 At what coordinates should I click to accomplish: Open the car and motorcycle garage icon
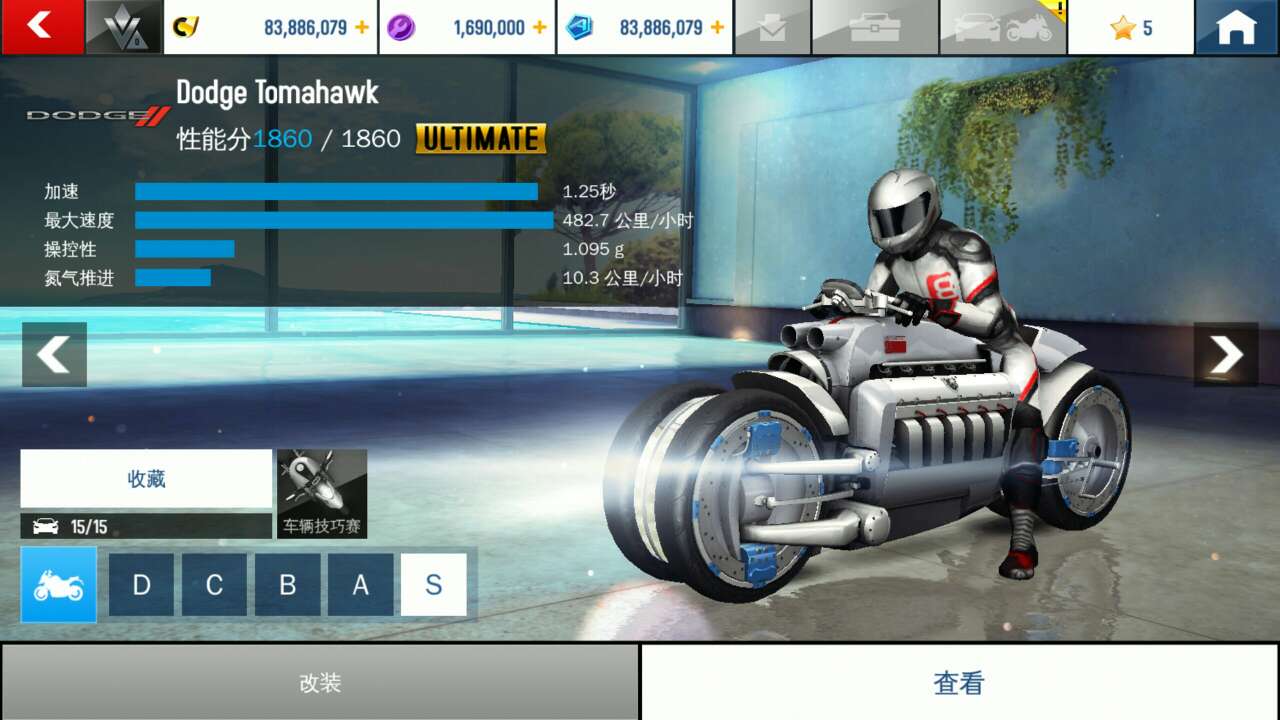point(1003,27)
